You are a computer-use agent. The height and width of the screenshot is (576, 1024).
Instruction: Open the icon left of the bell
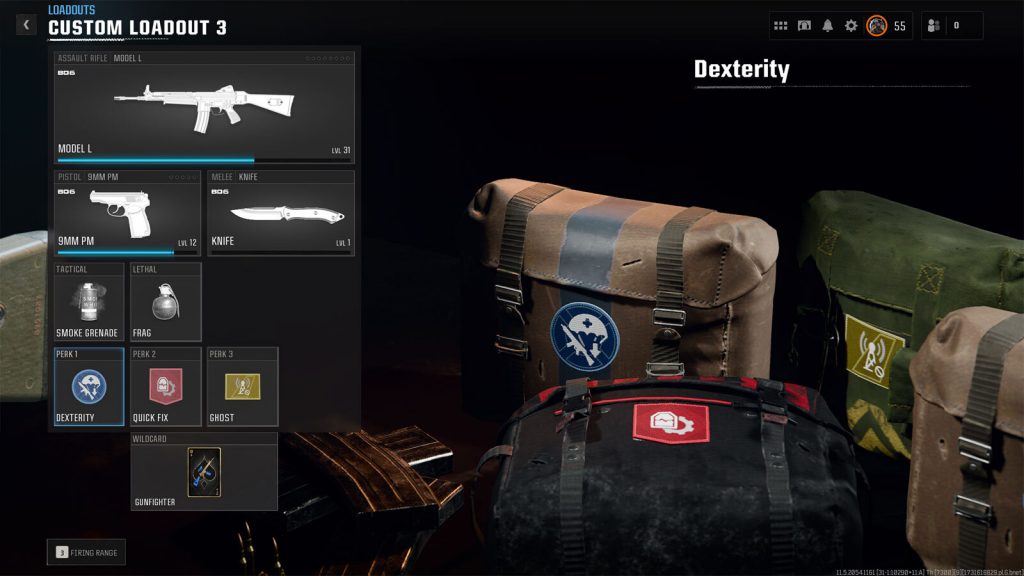804,26
